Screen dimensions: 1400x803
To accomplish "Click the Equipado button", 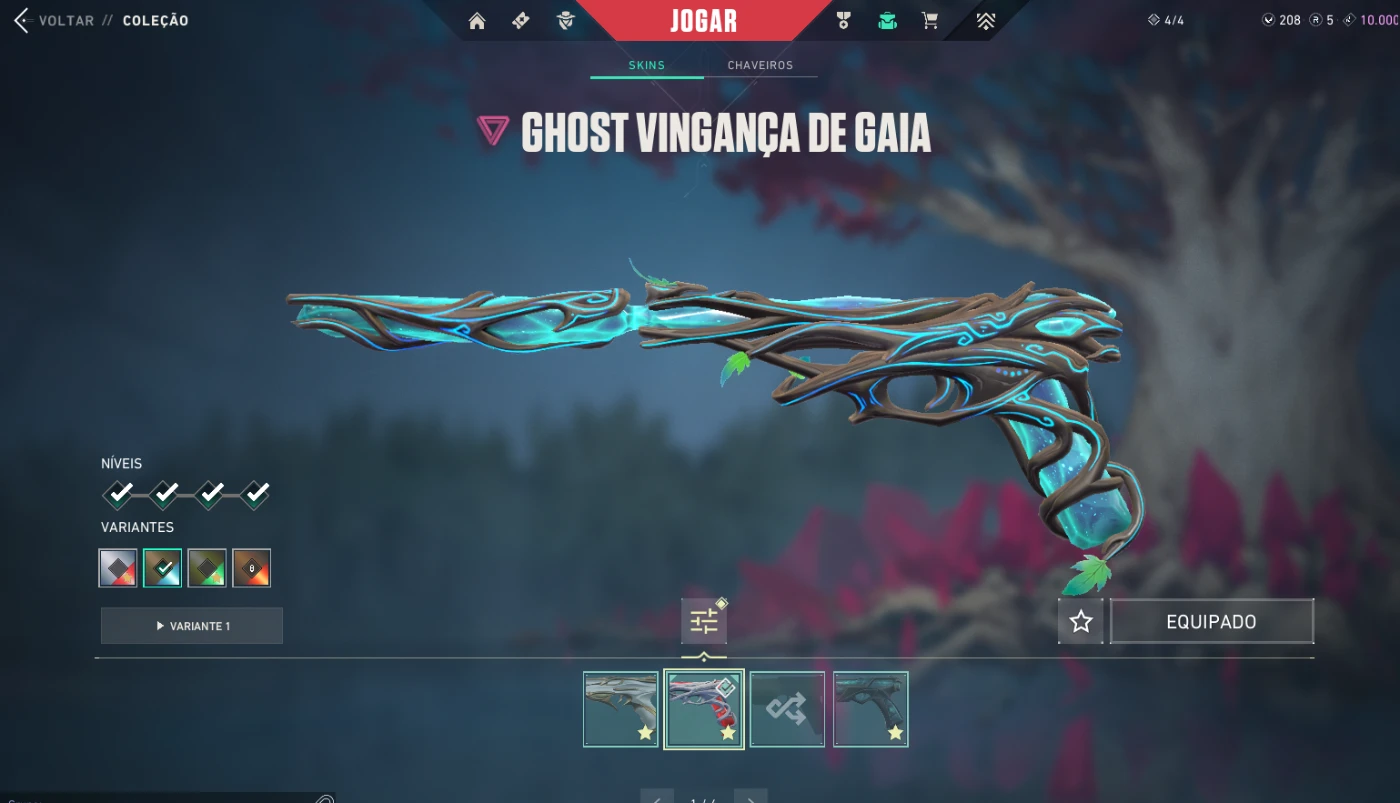I will (x=1211, y=622).
